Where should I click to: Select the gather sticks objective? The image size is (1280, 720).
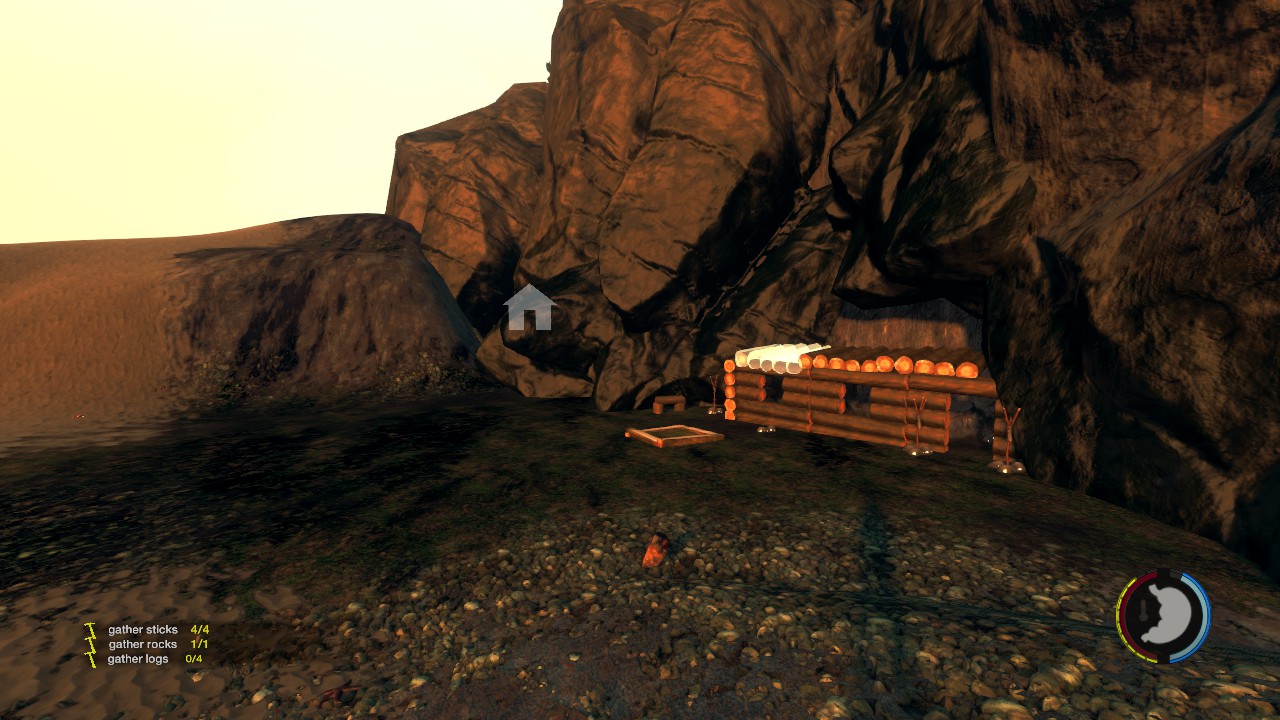pyautogui.click(x=143, y=630)
